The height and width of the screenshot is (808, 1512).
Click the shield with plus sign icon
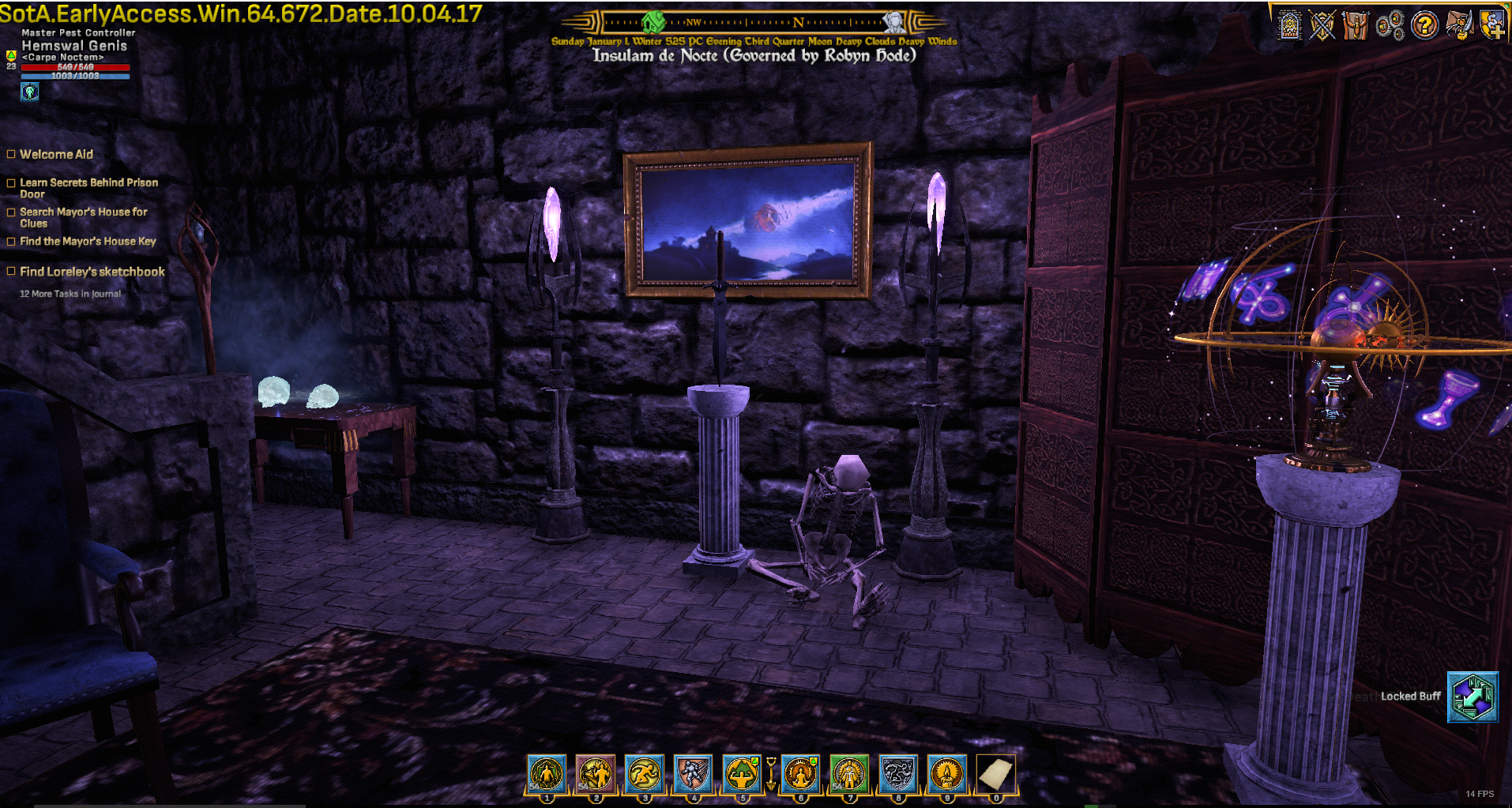coord(1492,25)
